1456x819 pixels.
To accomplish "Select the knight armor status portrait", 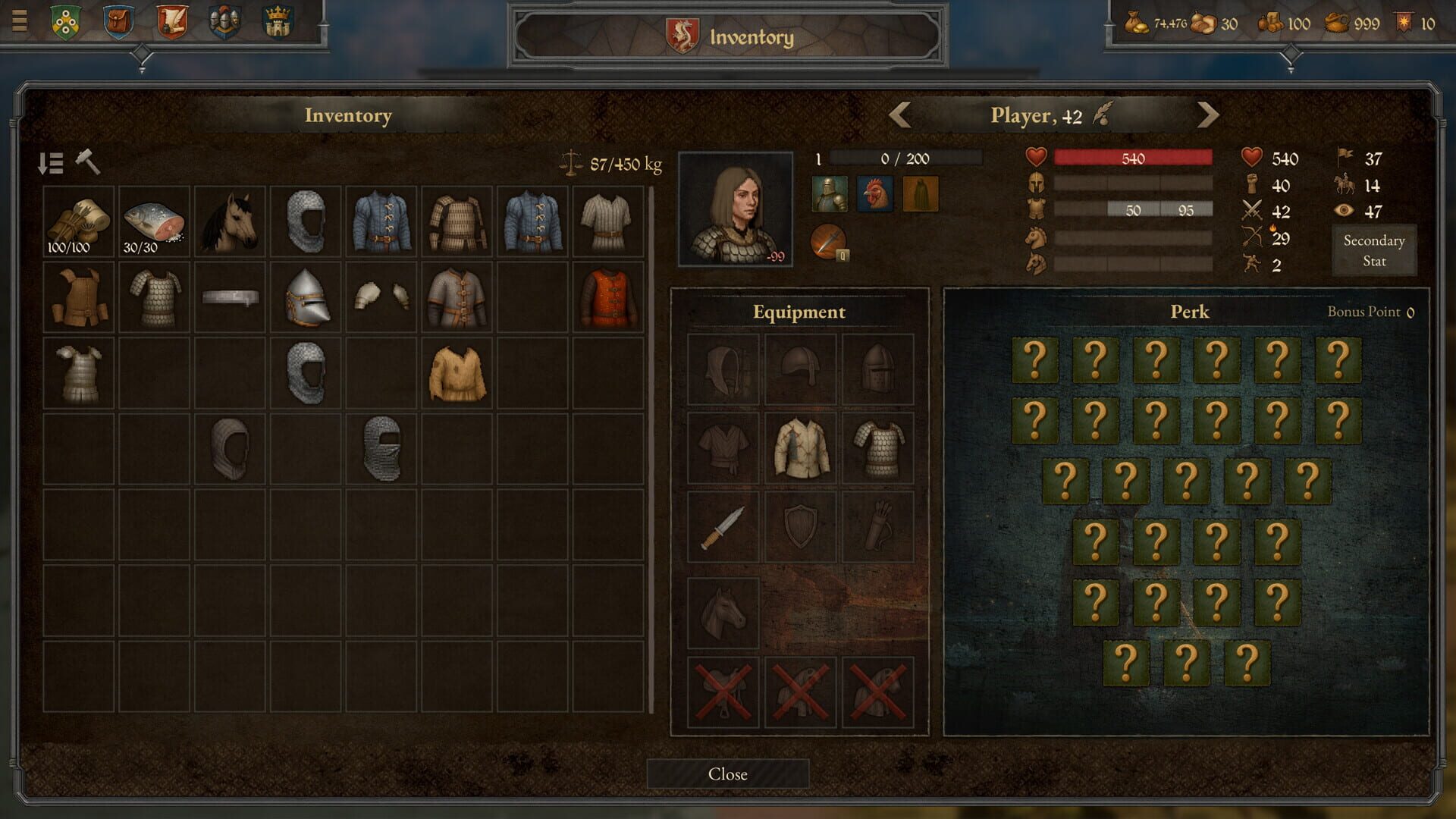I will click(x=830, y=194).
